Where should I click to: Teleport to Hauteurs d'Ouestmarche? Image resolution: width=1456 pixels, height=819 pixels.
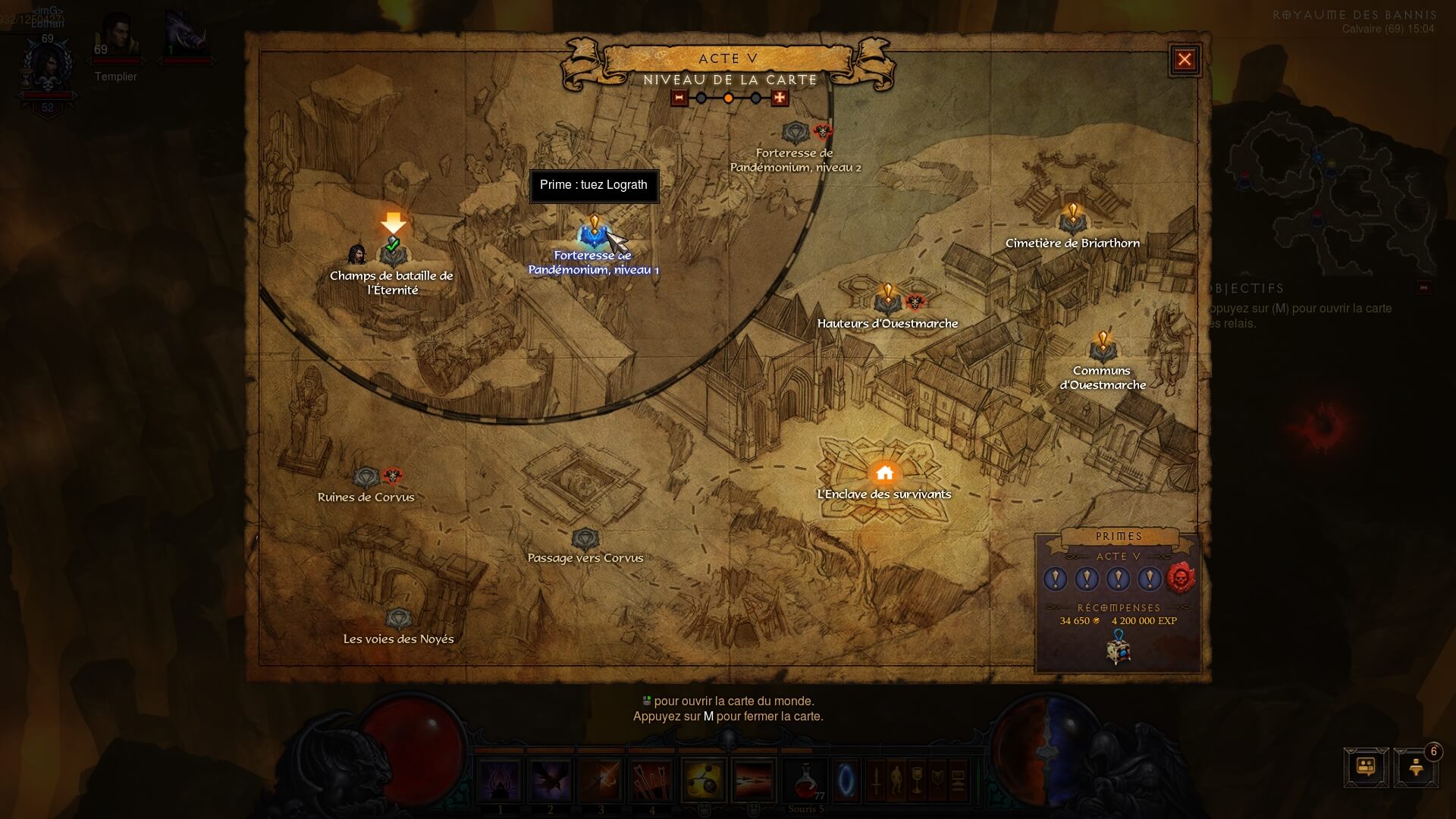pyautogui.click(x=887, y=303)
